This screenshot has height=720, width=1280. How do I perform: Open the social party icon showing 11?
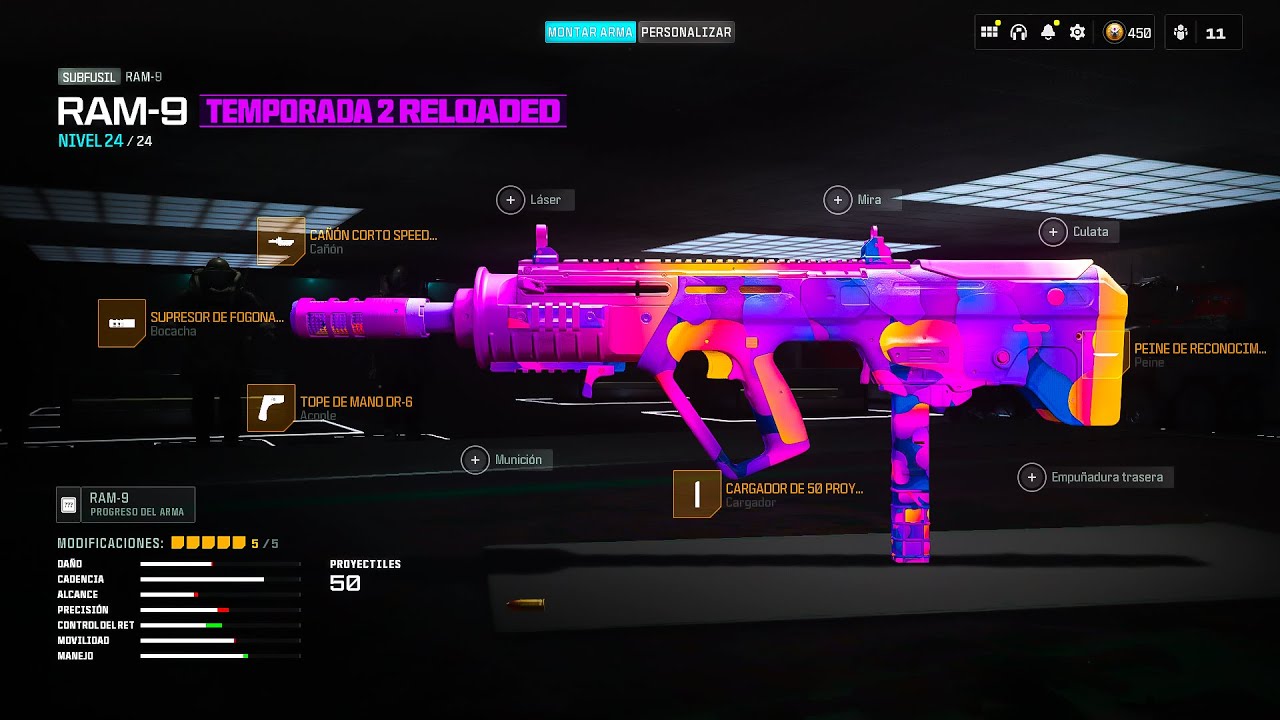1203,33
